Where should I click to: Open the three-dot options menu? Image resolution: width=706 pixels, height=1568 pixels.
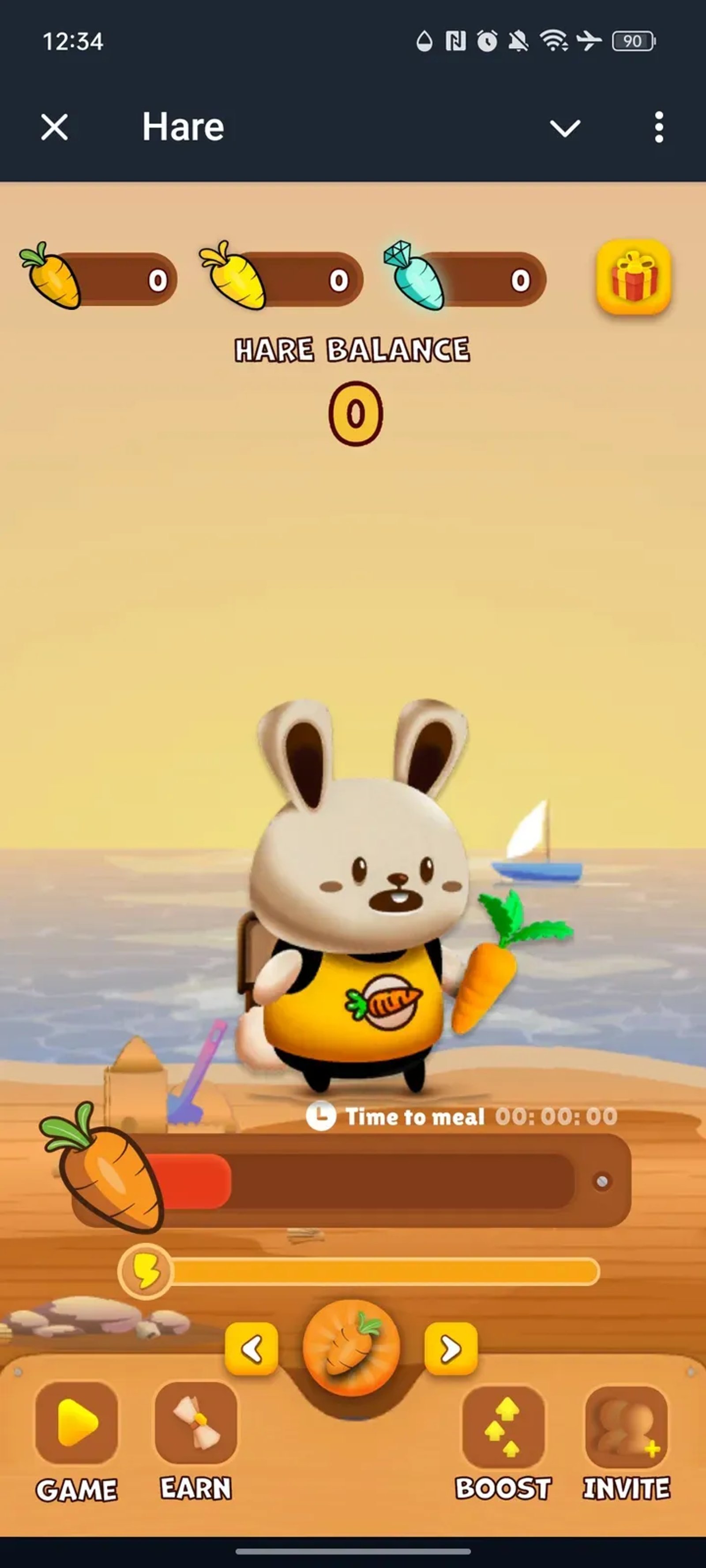coord(658,127)
